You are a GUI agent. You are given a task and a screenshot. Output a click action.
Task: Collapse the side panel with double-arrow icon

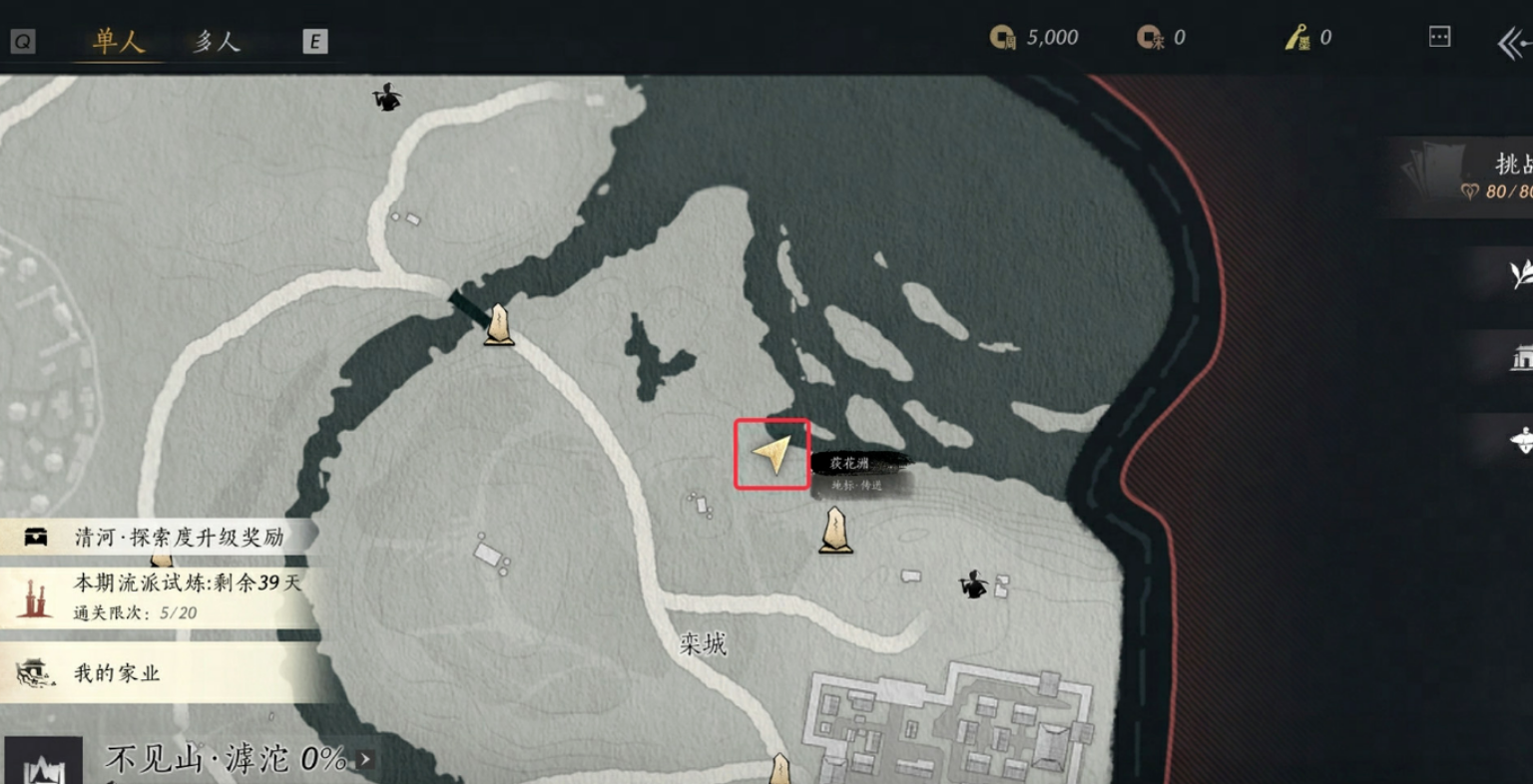1513,43
